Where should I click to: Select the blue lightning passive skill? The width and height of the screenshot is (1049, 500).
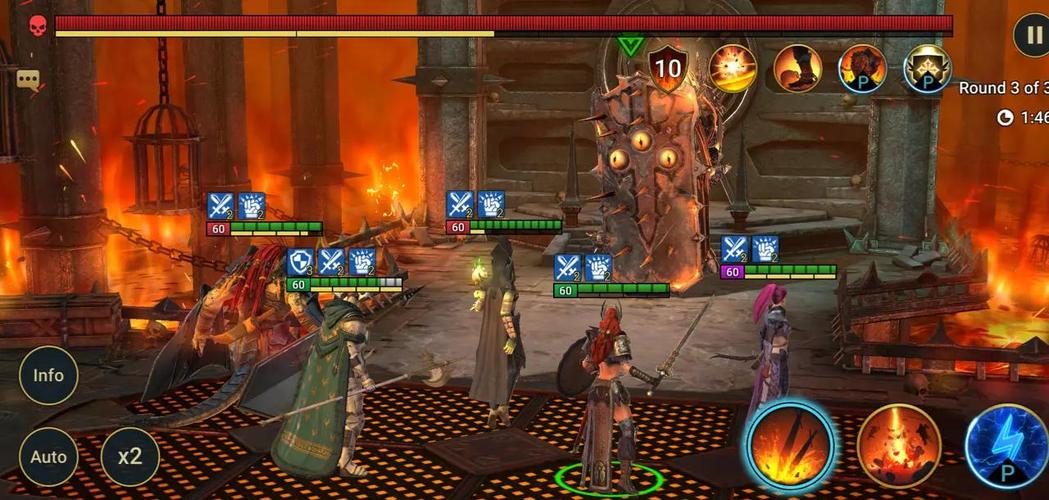coord(1008,446)
